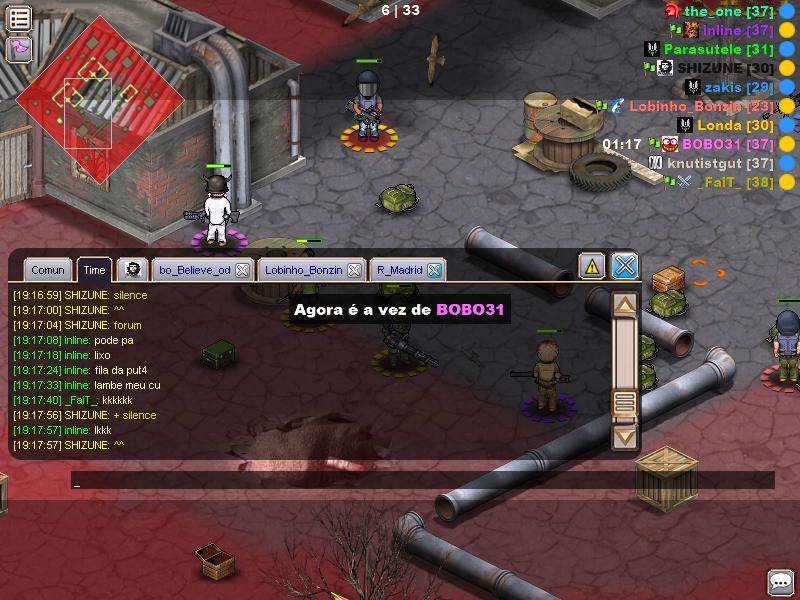This screenshot has width=800, height=600.
Task: Switch to the Lobinho_Bonzin chat tab
Action: pos(304,270)
